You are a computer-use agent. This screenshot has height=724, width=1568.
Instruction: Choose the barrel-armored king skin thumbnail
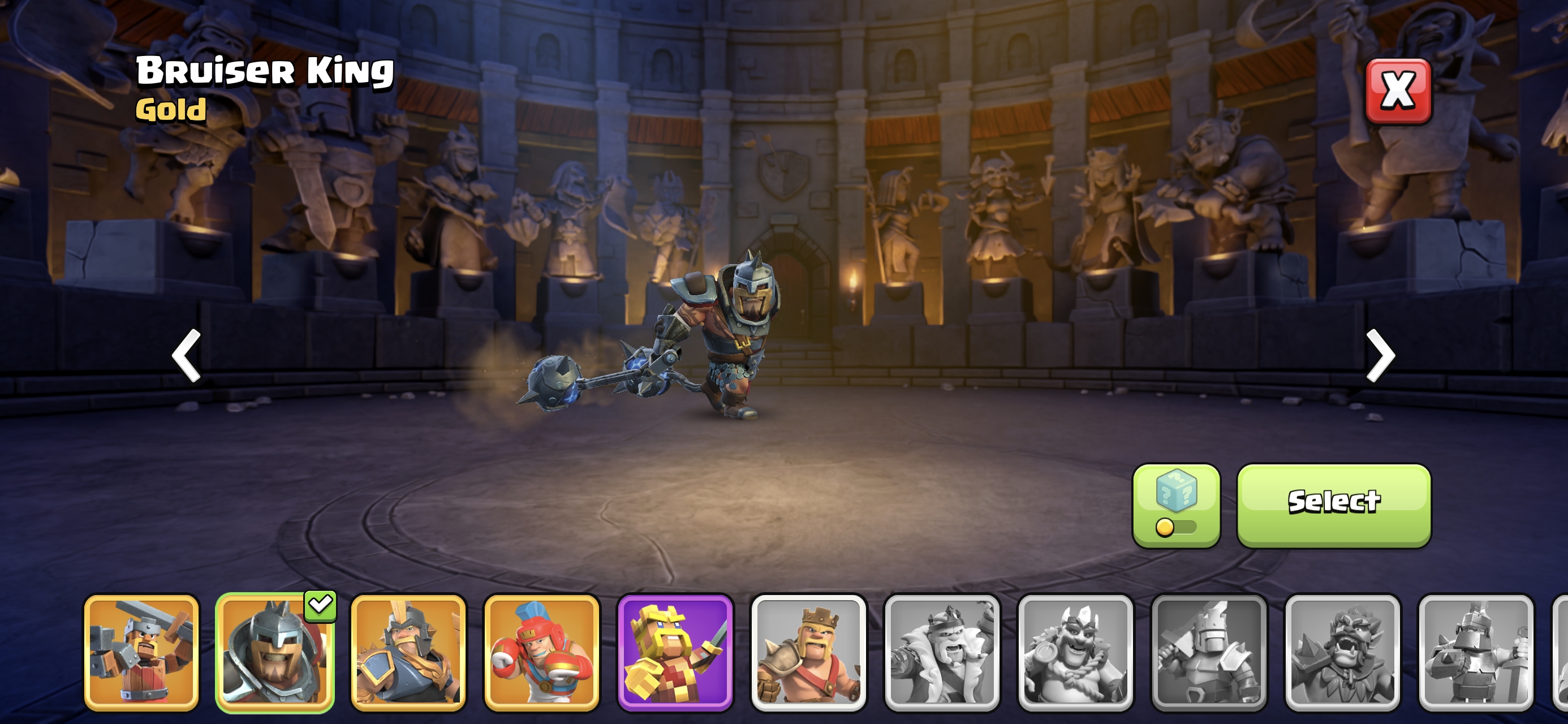[x=141, y=653]
